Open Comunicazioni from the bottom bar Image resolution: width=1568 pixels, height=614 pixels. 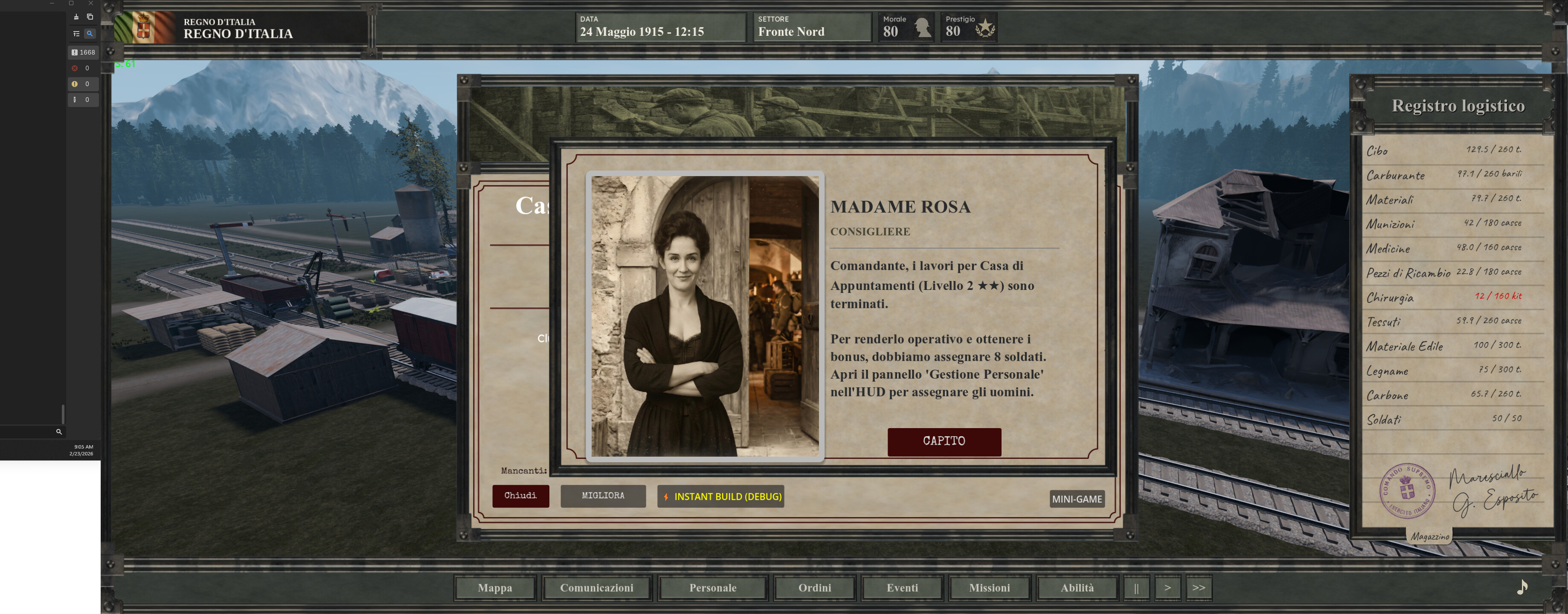(596, 588)
